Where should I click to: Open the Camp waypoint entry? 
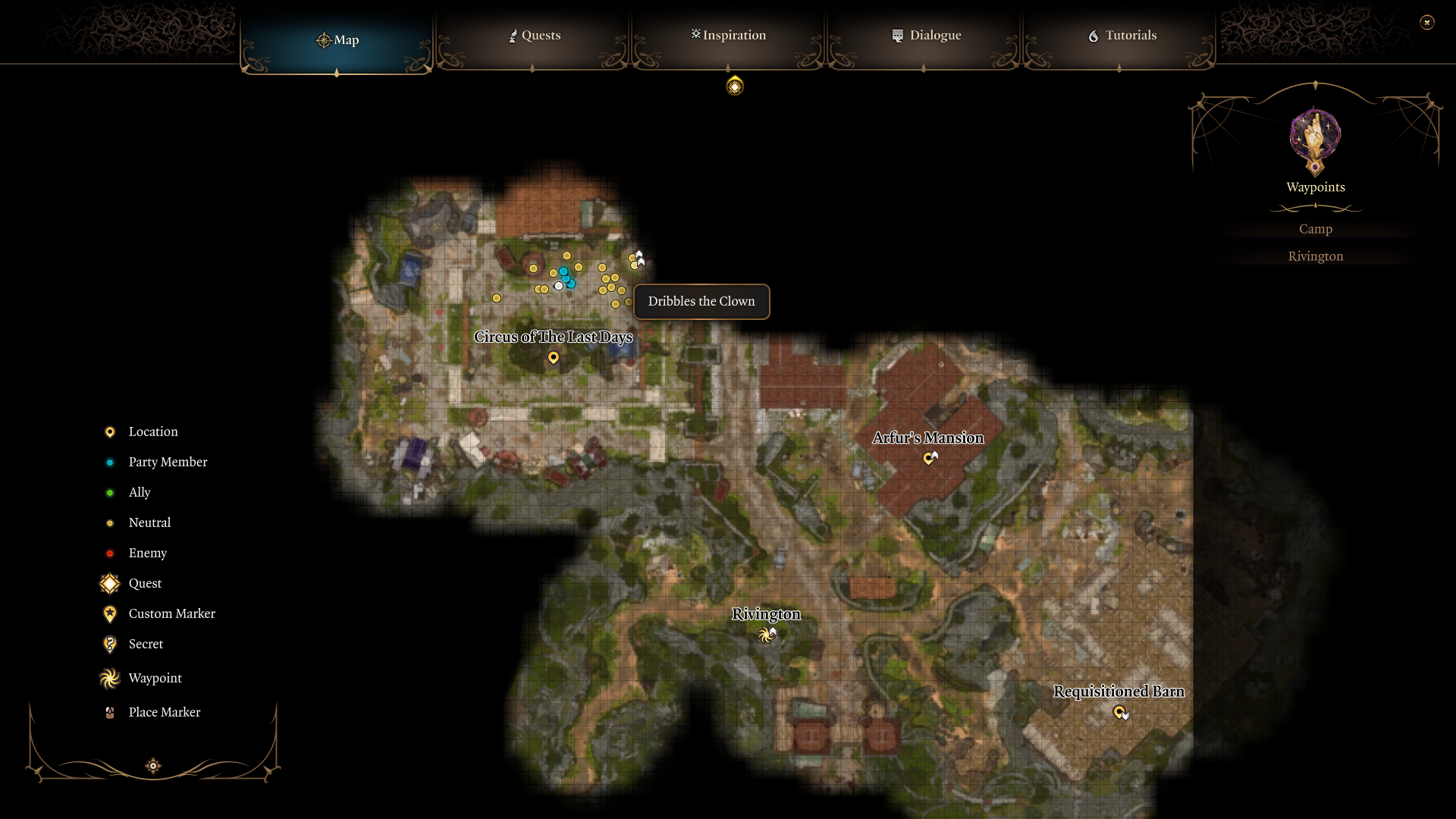pyautogui.click(x=1315, y=228)
